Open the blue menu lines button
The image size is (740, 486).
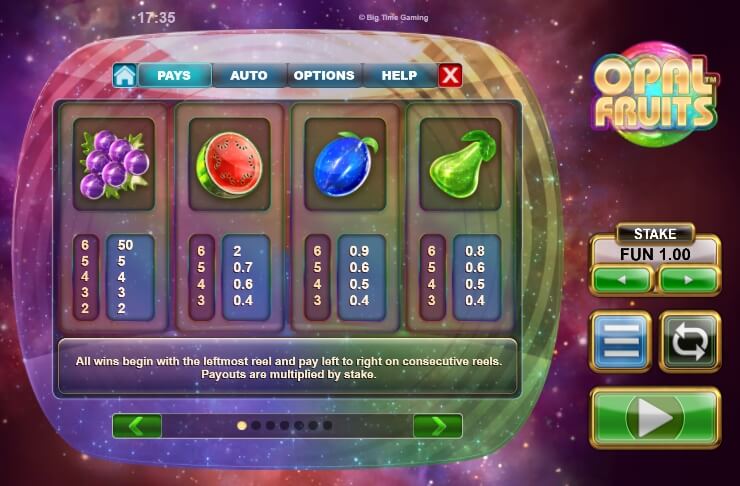point(620,341)
